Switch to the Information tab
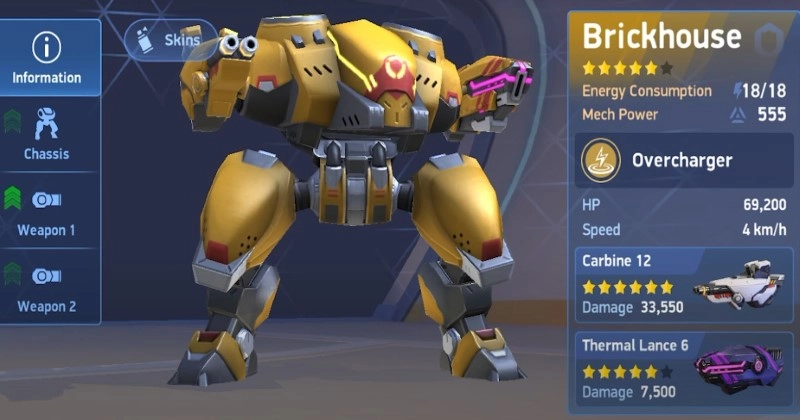Viewport: 800px width, 420px height. 47,57
